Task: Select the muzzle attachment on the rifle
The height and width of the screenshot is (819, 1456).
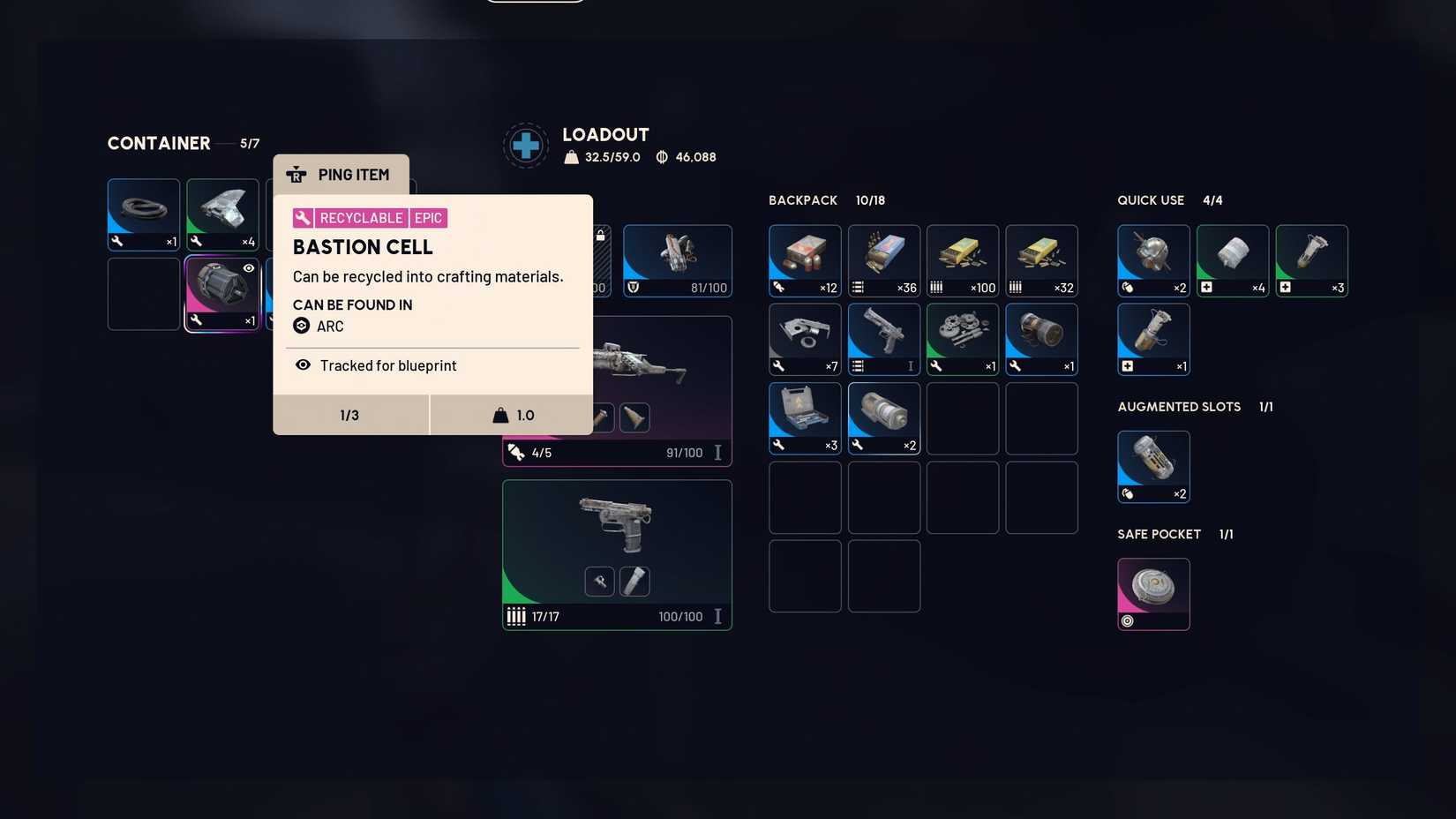Action: pyautogui.click(x=634, y=417)
